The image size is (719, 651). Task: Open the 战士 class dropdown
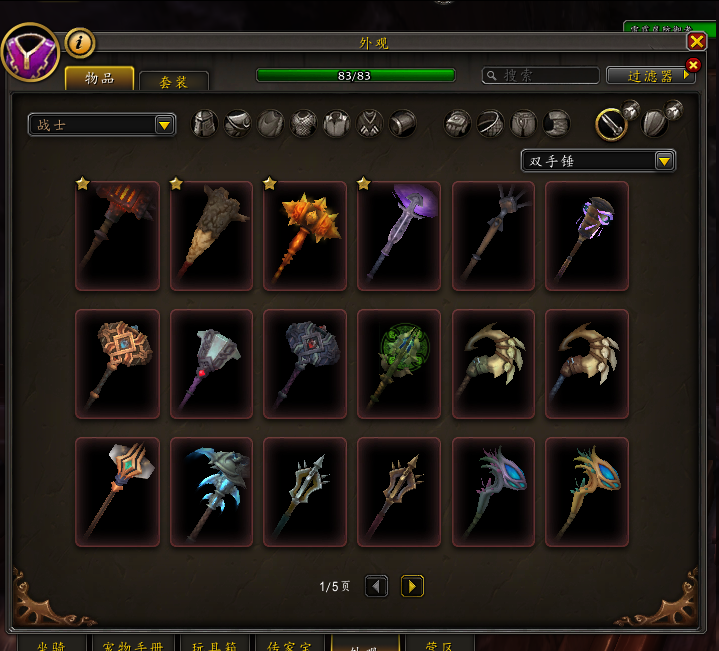[102, 125]
